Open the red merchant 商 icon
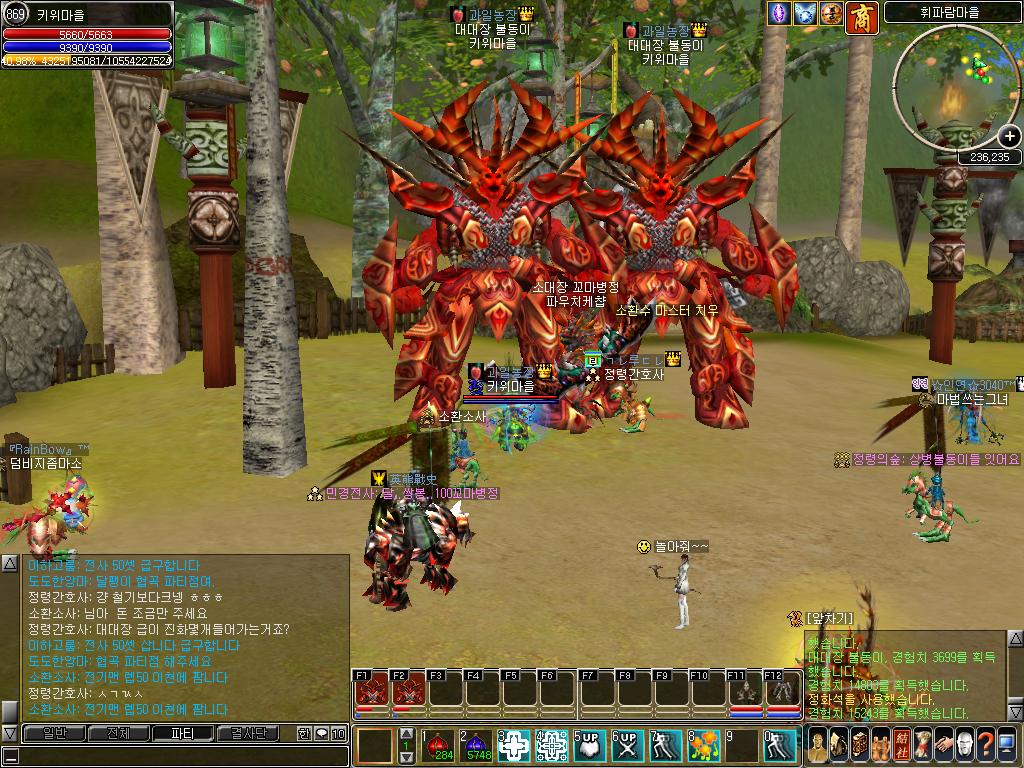The image size is (1024, 768). [862, 17]
